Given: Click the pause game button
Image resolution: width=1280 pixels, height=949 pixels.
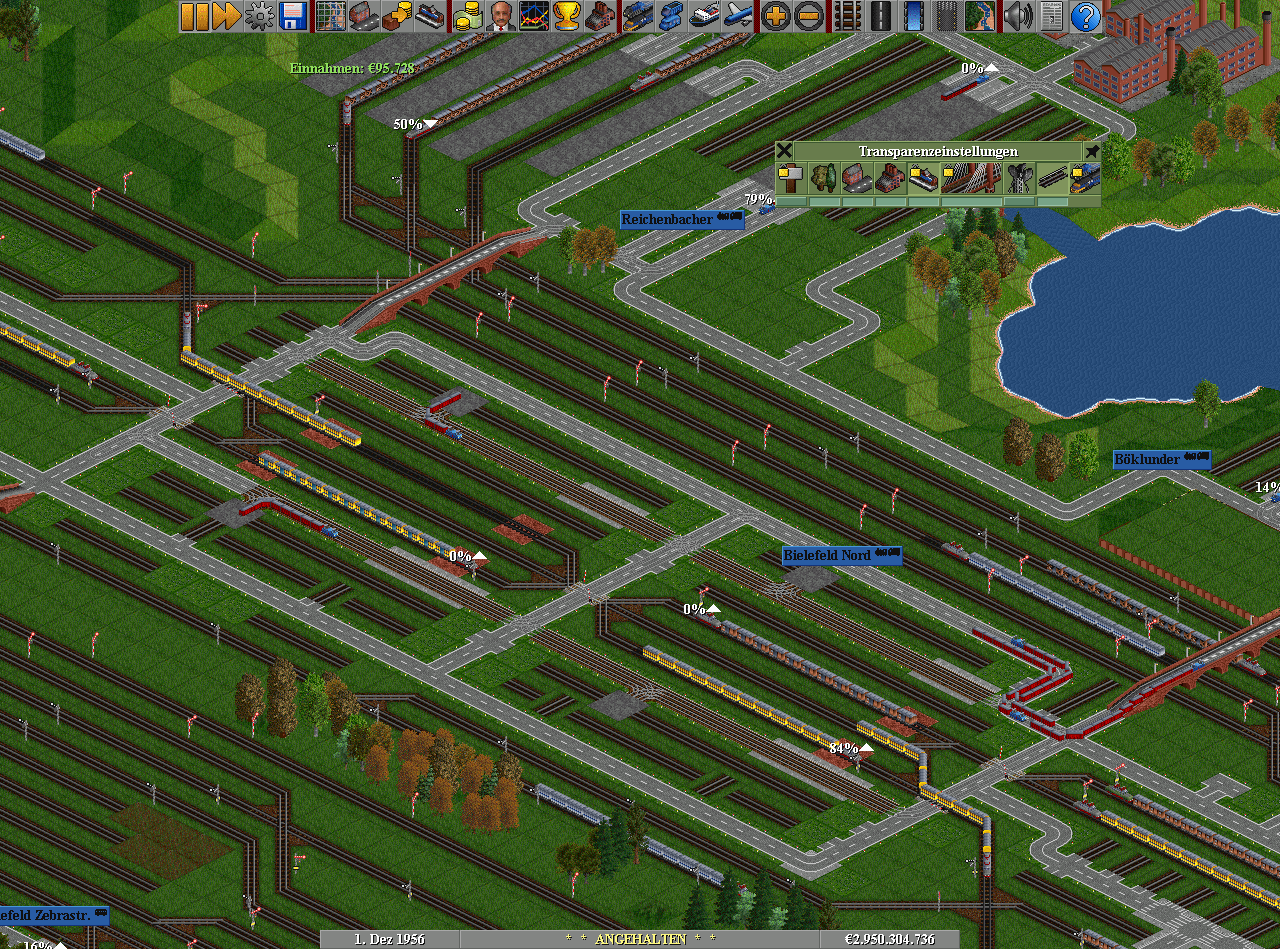Looking at the screenshot, I should tap(194, 16).
